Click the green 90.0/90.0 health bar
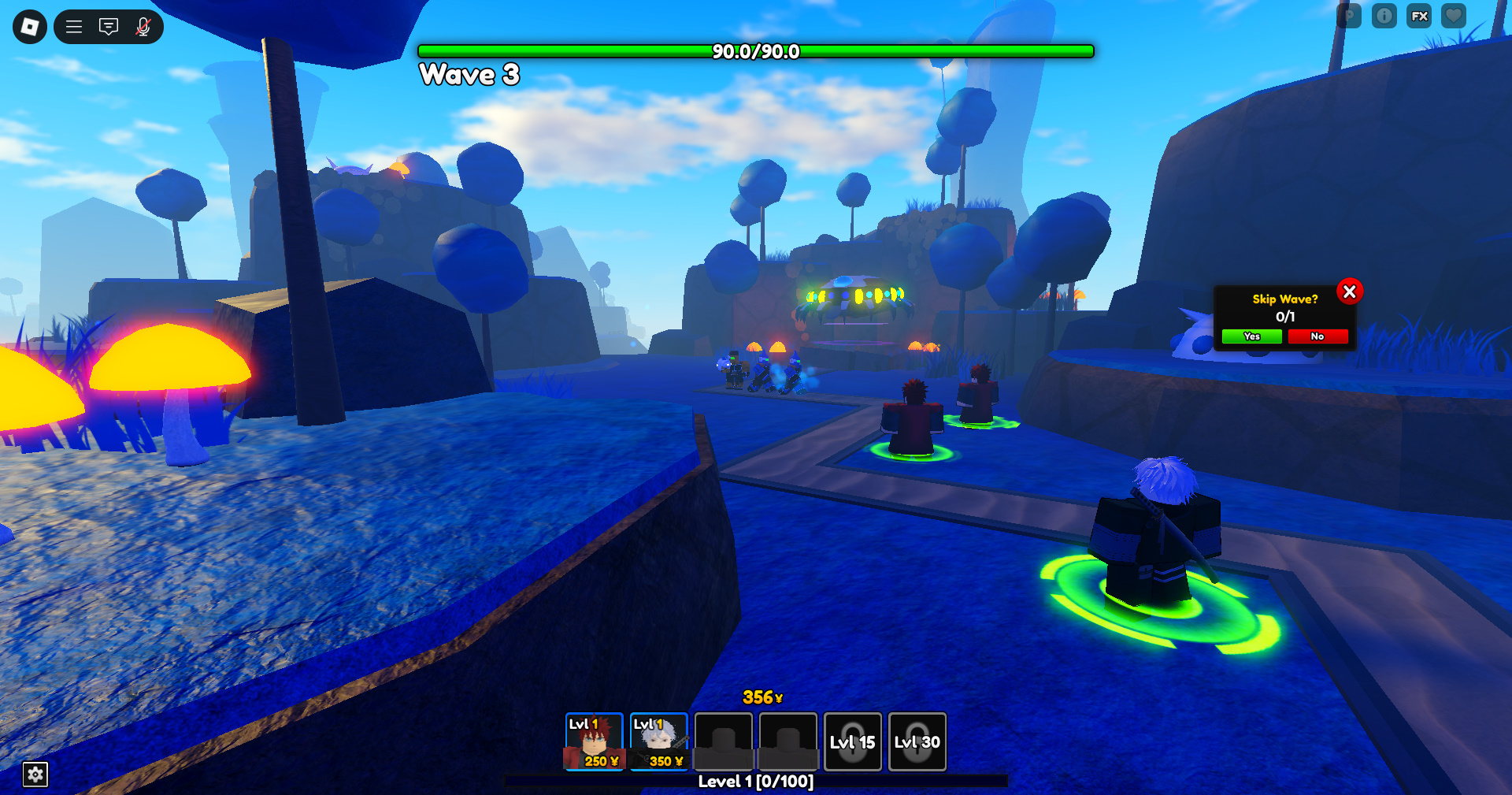This screenshot has width=1512, height=795. click(756, 50)
